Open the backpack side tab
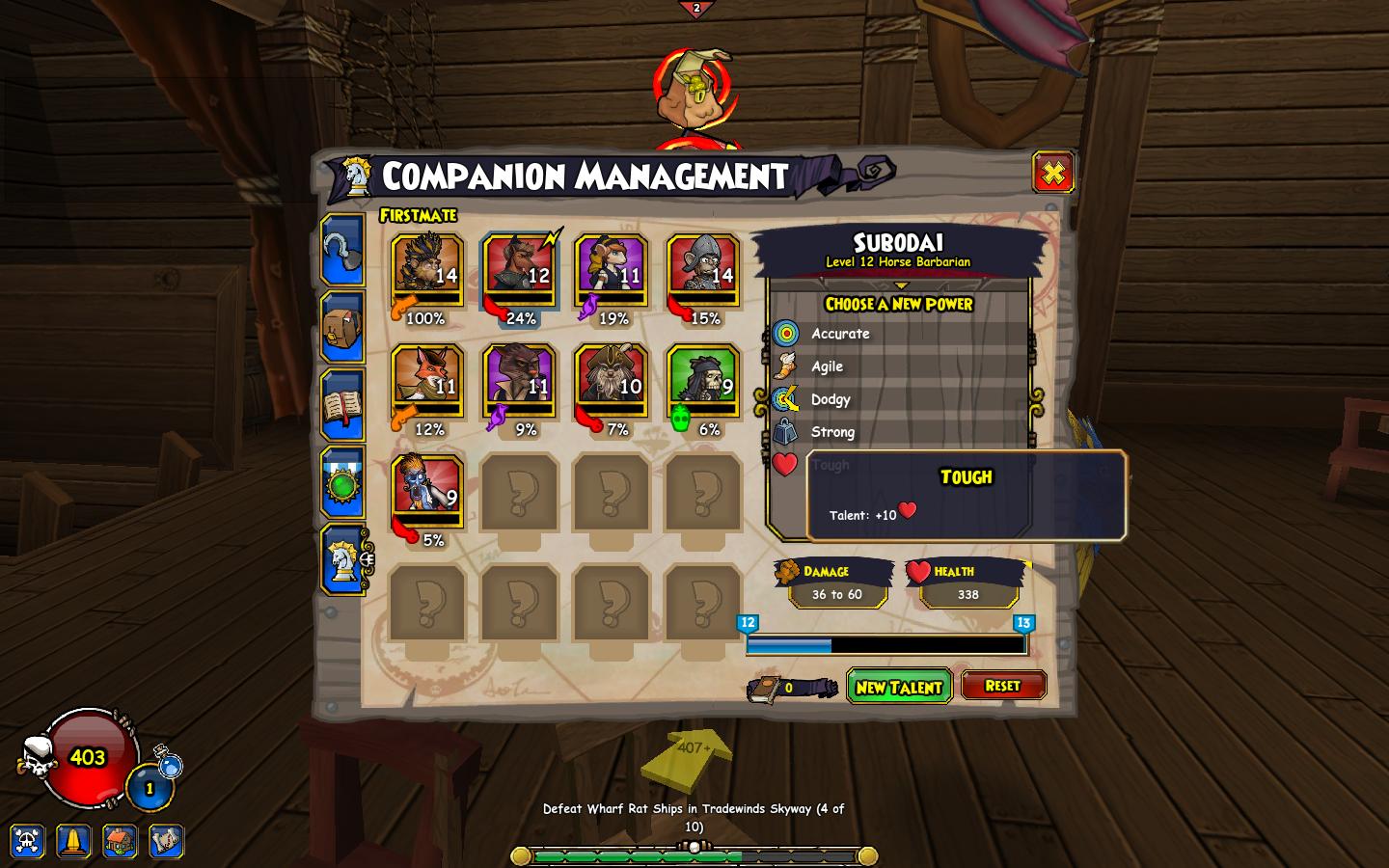 [342, 328]
